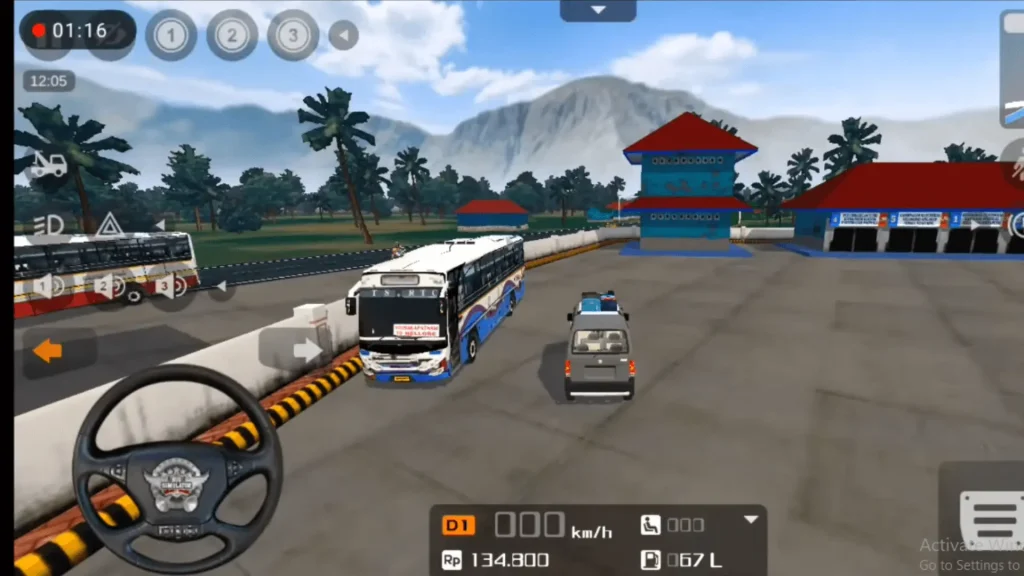The image size is (1024, 576).
Task: Call the tow truck
Action: (x=48, y=166)
